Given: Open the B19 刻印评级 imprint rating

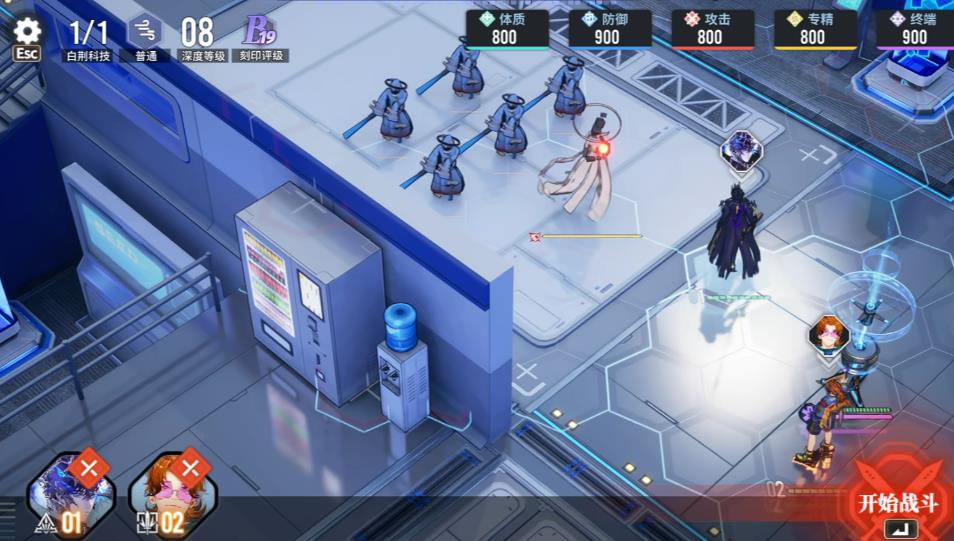Looking at the screenshot, I should point(261,36).
